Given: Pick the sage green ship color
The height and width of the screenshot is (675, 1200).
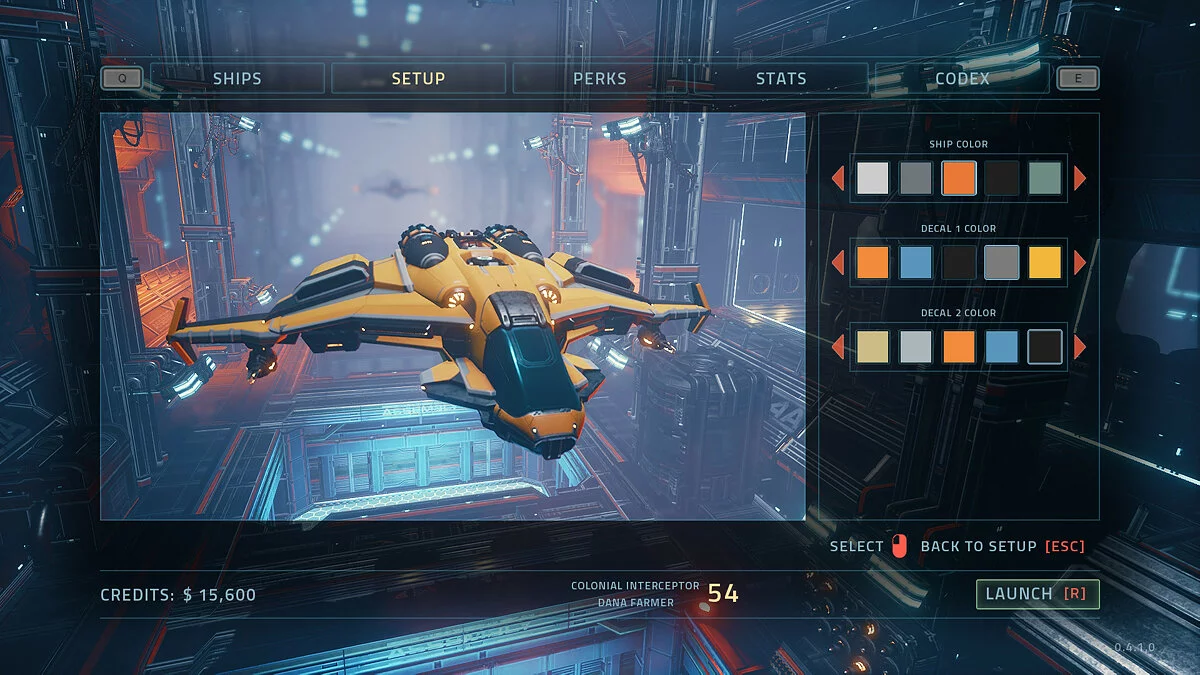Looking at the screenshot, I should click(x=1045, y=178).
